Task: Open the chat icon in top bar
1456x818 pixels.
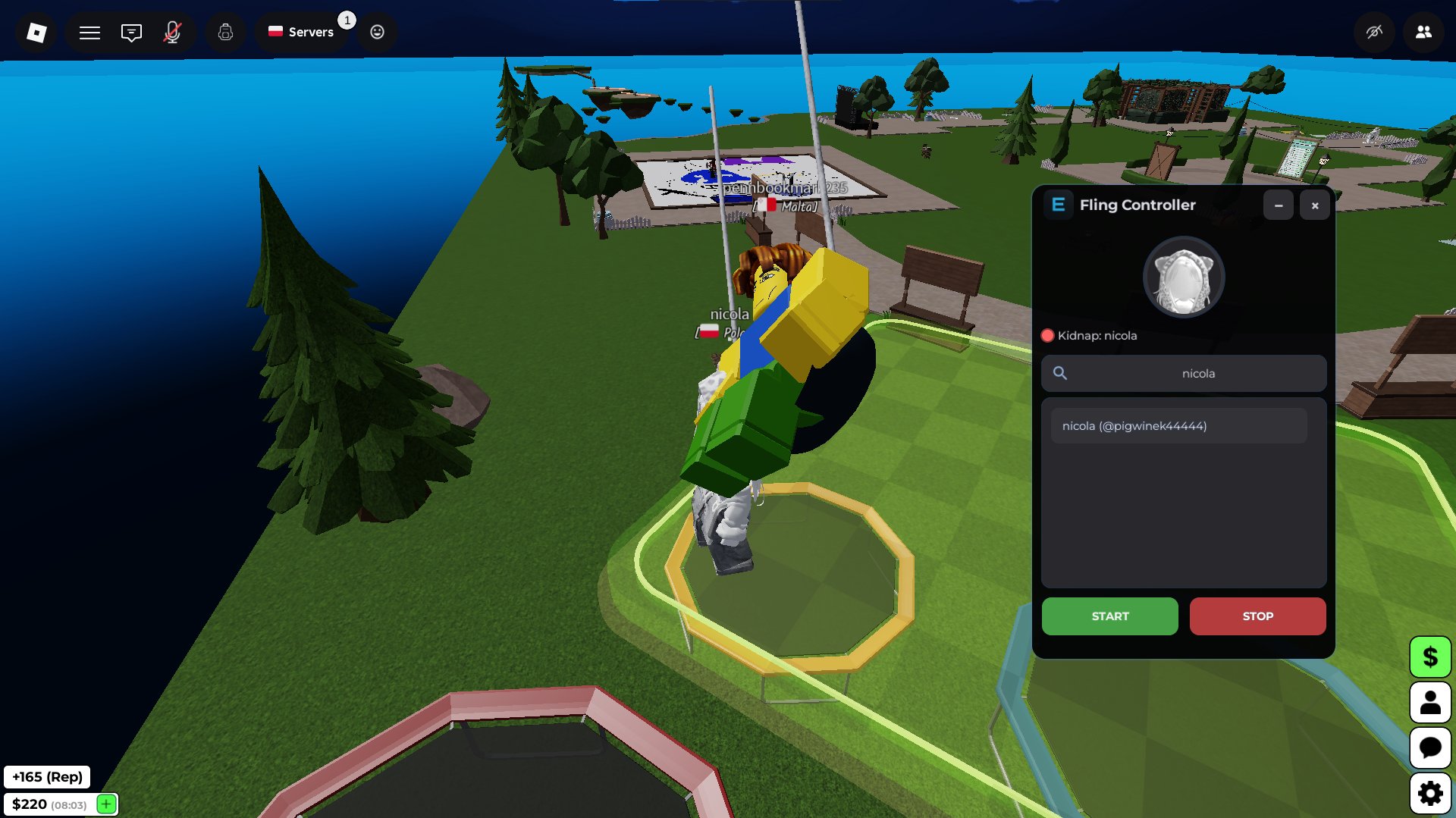Action: [x=131, y=32]
